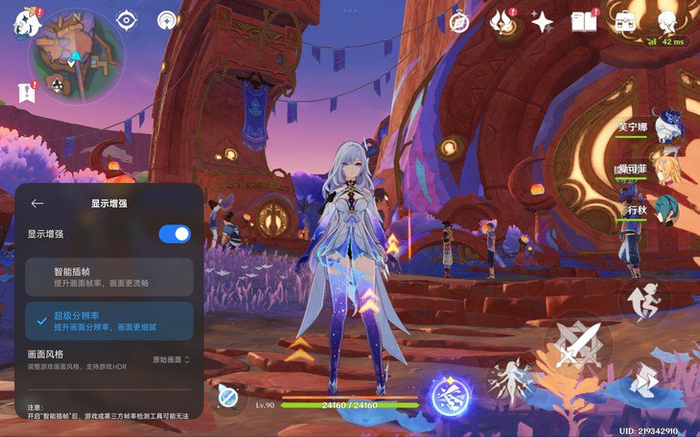Viewport: 700px width, 437px height.
Task: Select the 智能插帧 option
Action: tap(109, 276)
